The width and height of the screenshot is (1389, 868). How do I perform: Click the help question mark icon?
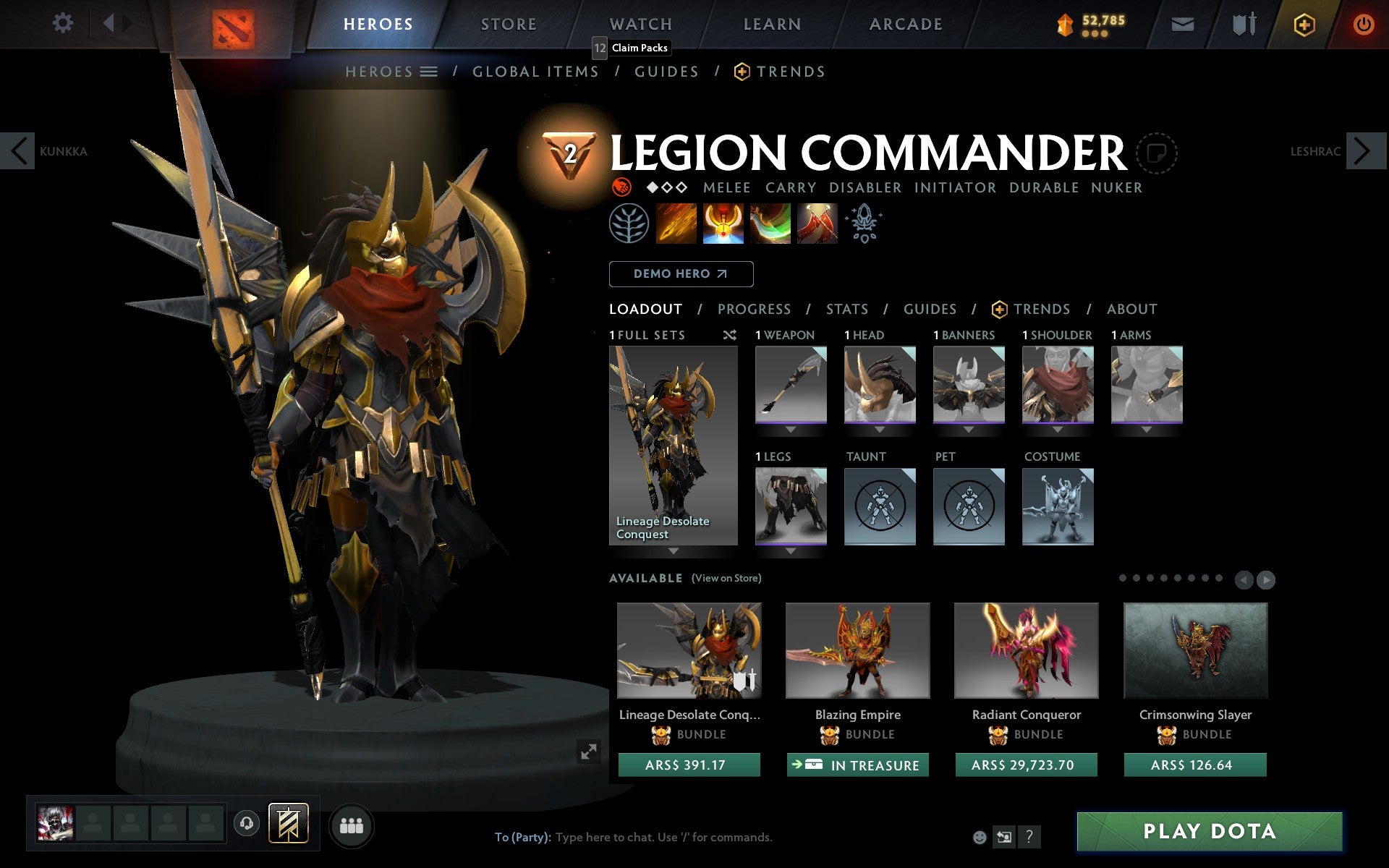click(1029, 838)
